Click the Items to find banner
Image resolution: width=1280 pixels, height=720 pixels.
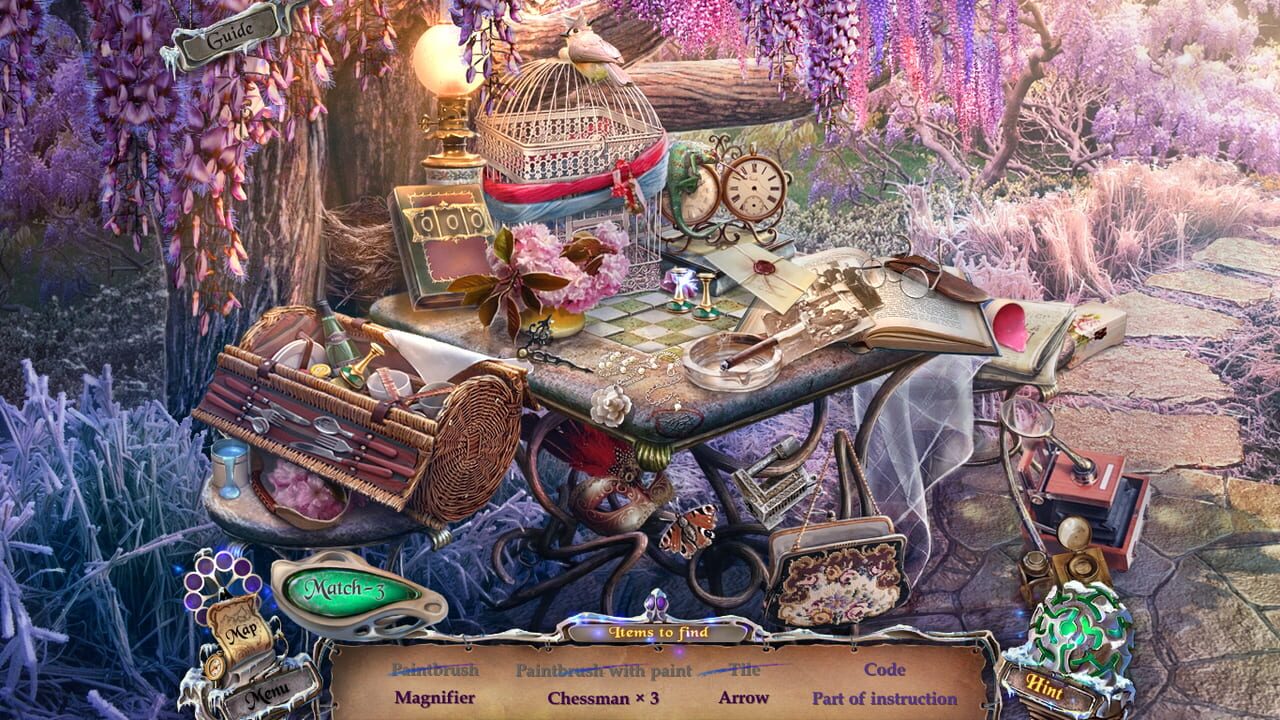(658, 632)
